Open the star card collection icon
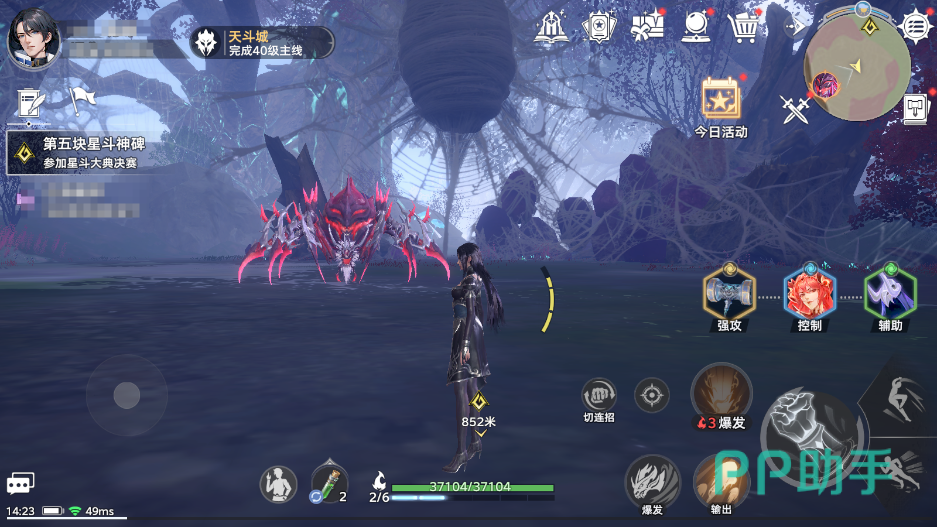937x527 pixels. pos(600,27)
